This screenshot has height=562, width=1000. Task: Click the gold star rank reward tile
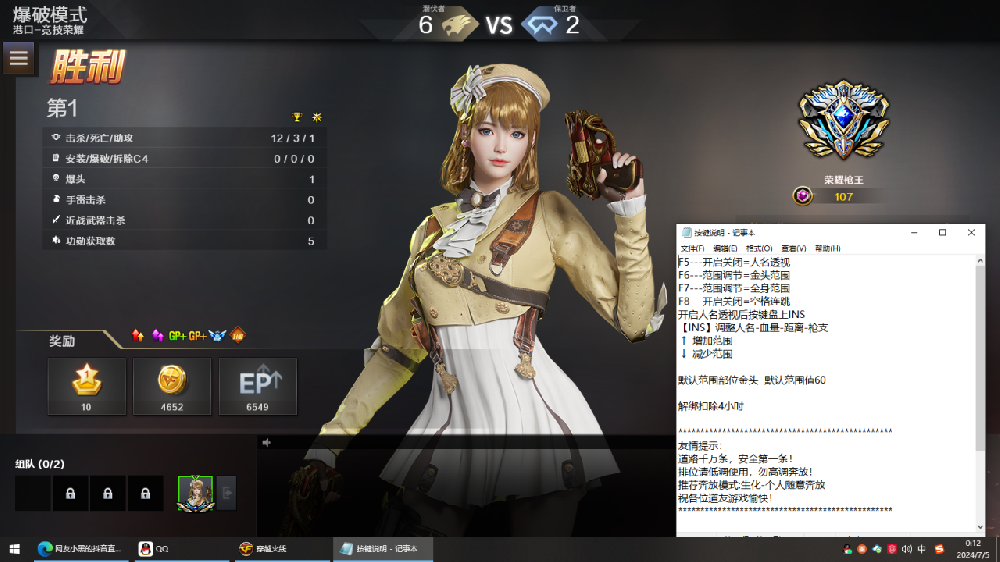coord(87,386)
